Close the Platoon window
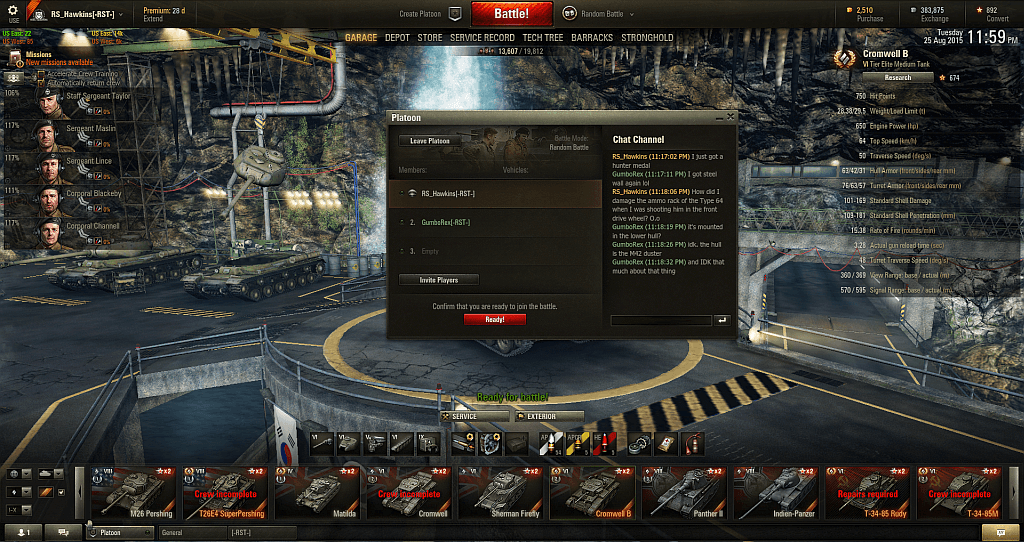 click(x=731, y=117)
